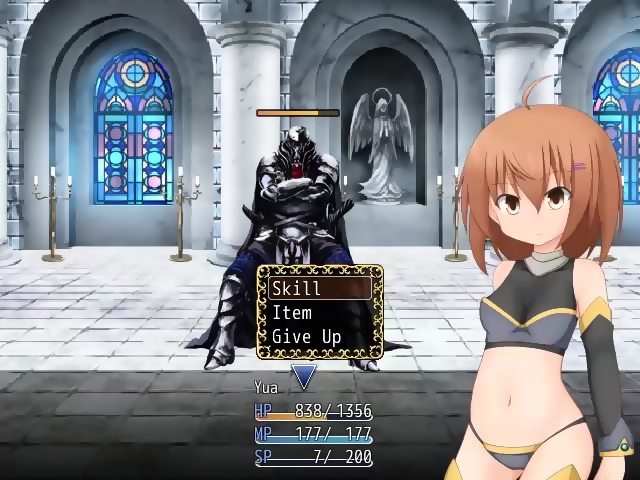Choose Give Up in battle menu
The width and height of the screenshot is (640, 480).
319,337
